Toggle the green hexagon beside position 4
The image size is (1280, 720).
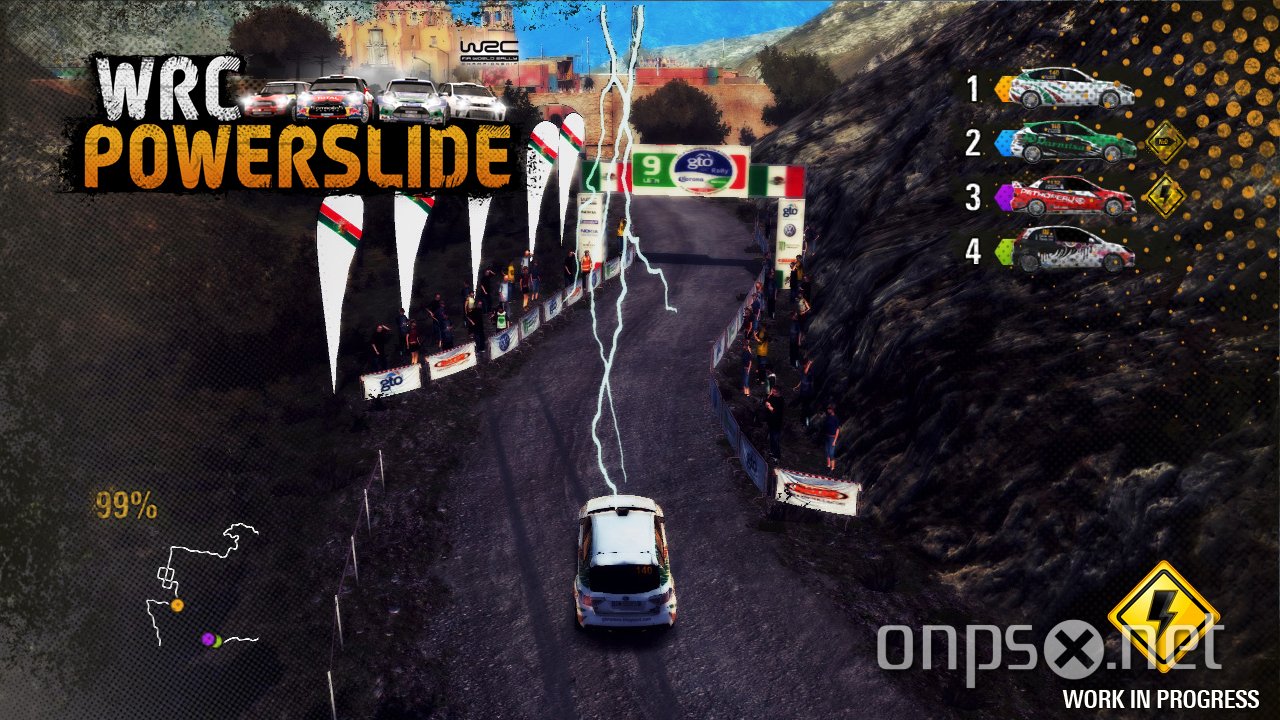coord(1002,252)
